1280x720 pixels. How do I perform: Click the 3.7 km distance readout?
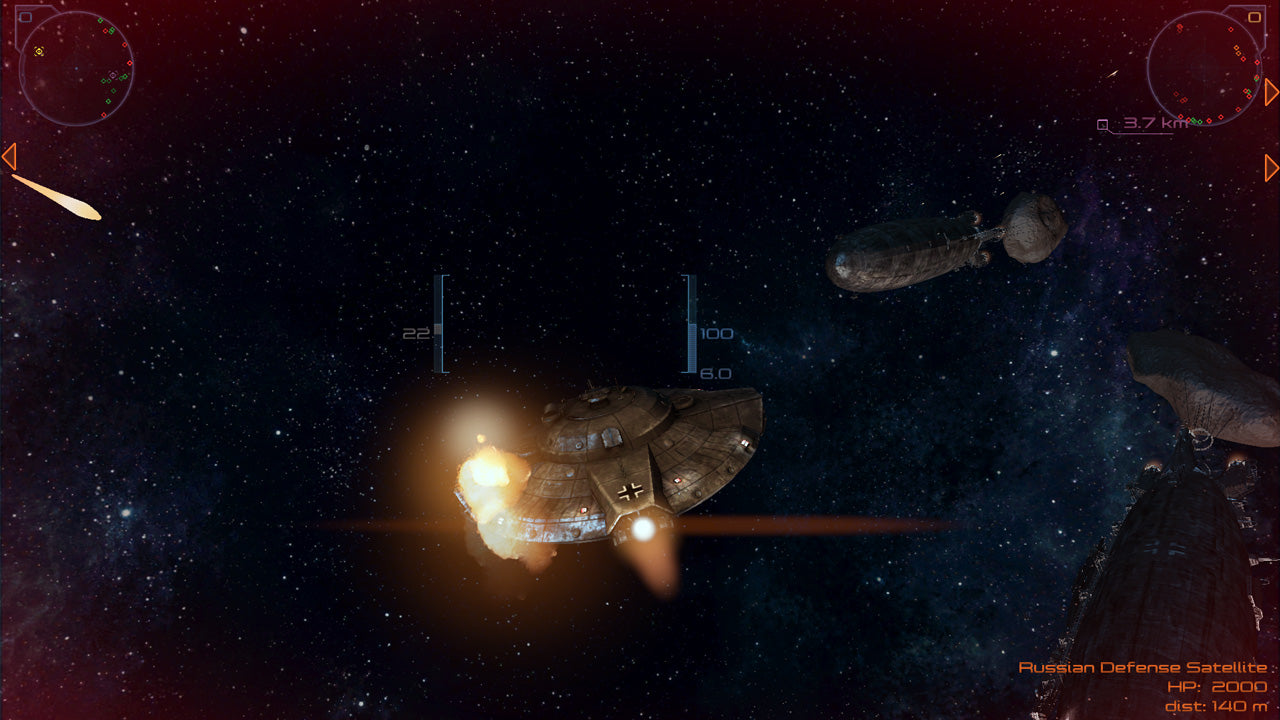coord(1155,123)
